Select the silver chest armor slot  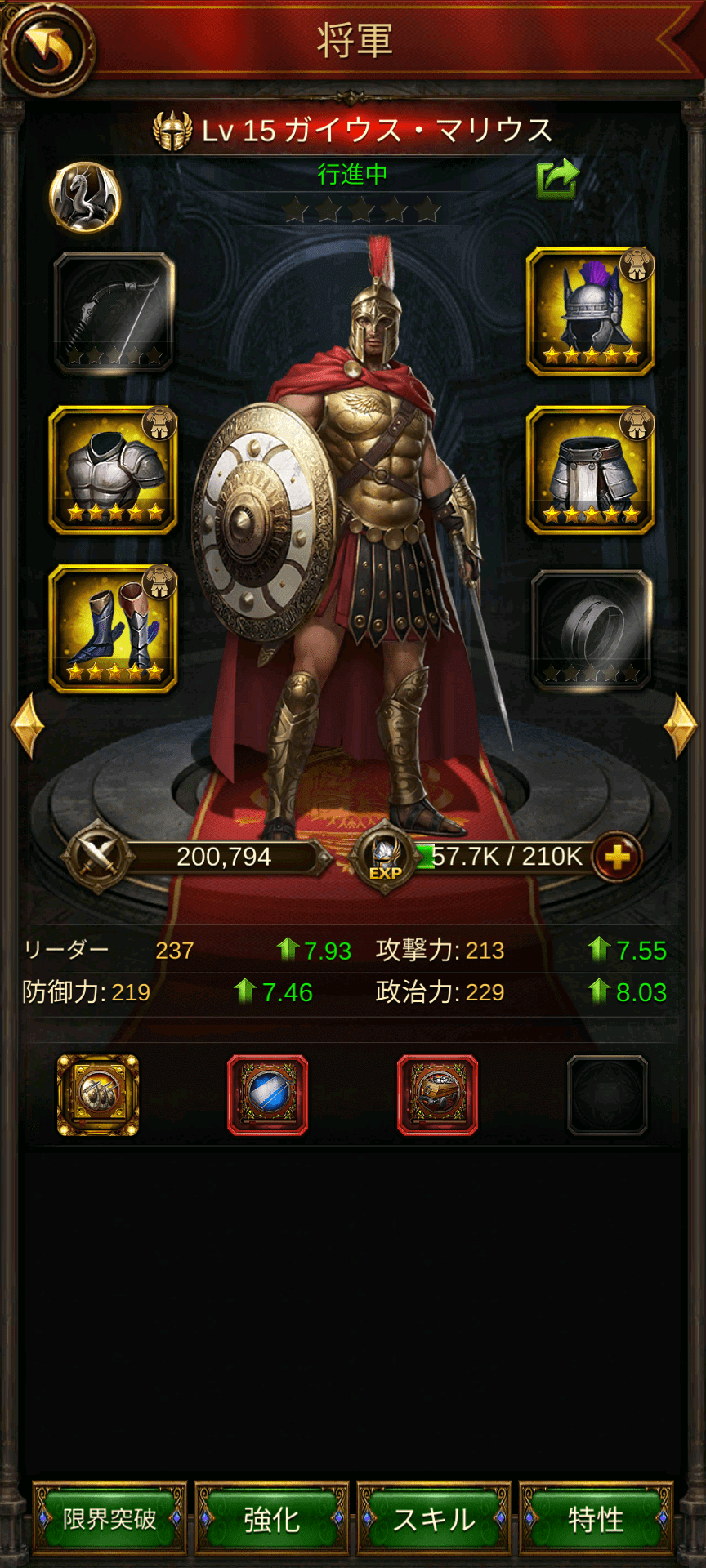[x=114, y=470]
